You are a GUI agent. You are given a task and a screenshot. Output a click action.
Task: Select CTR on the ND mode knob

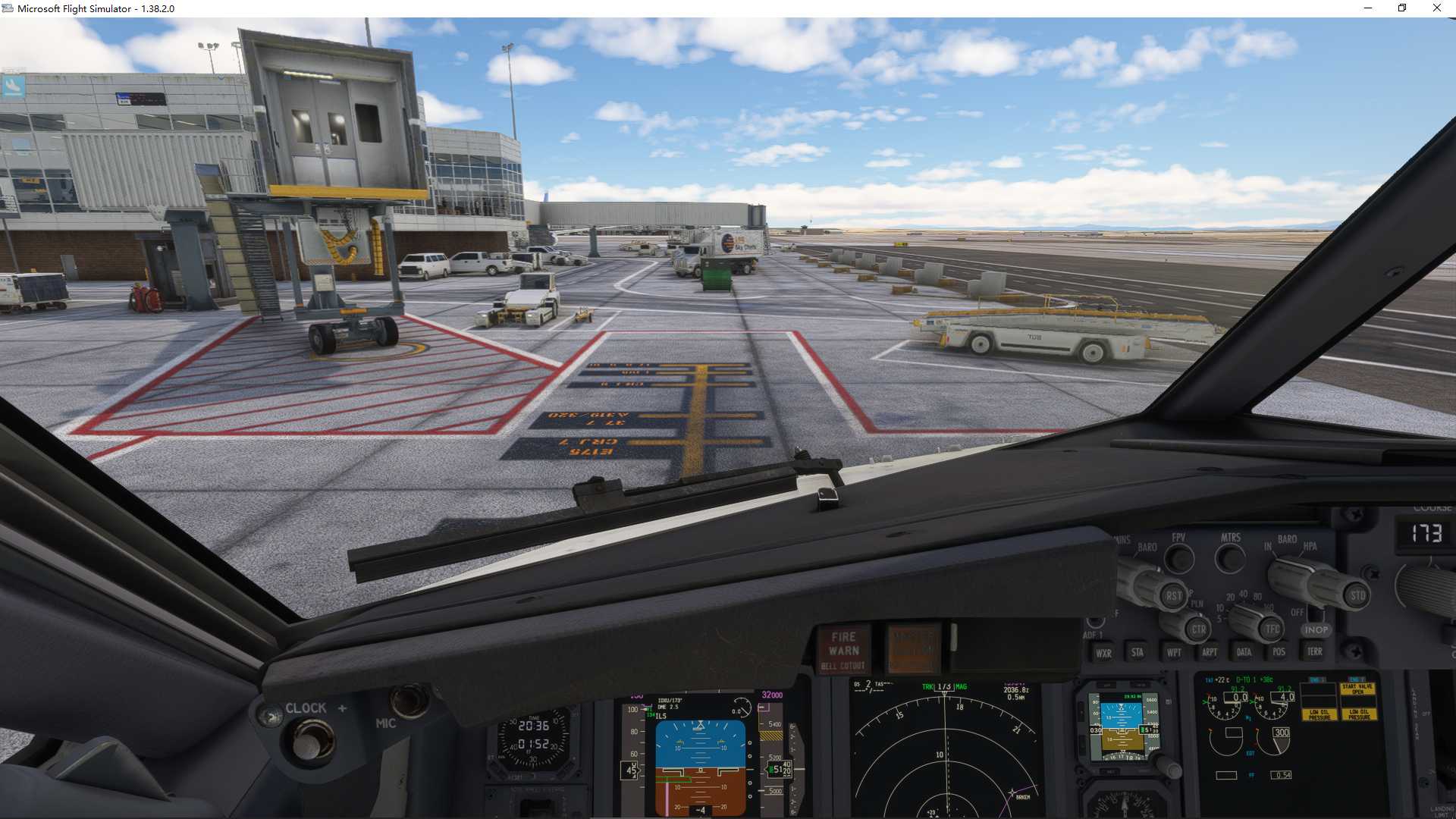click(x=1197, y=629)
